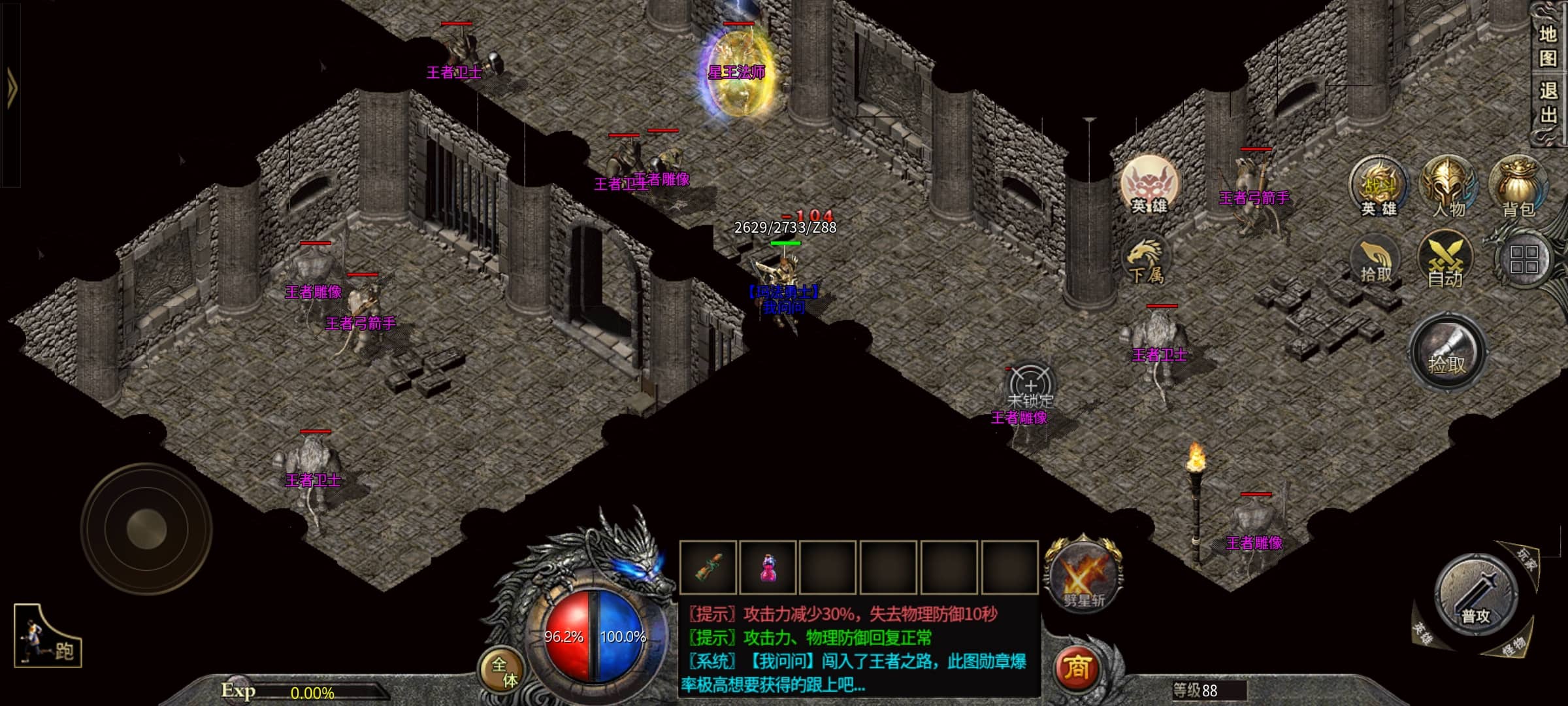Open the 背包 bag icon
This screenshot has width=1568, height=706.
pyautogui.click(x=1518, y=186)
